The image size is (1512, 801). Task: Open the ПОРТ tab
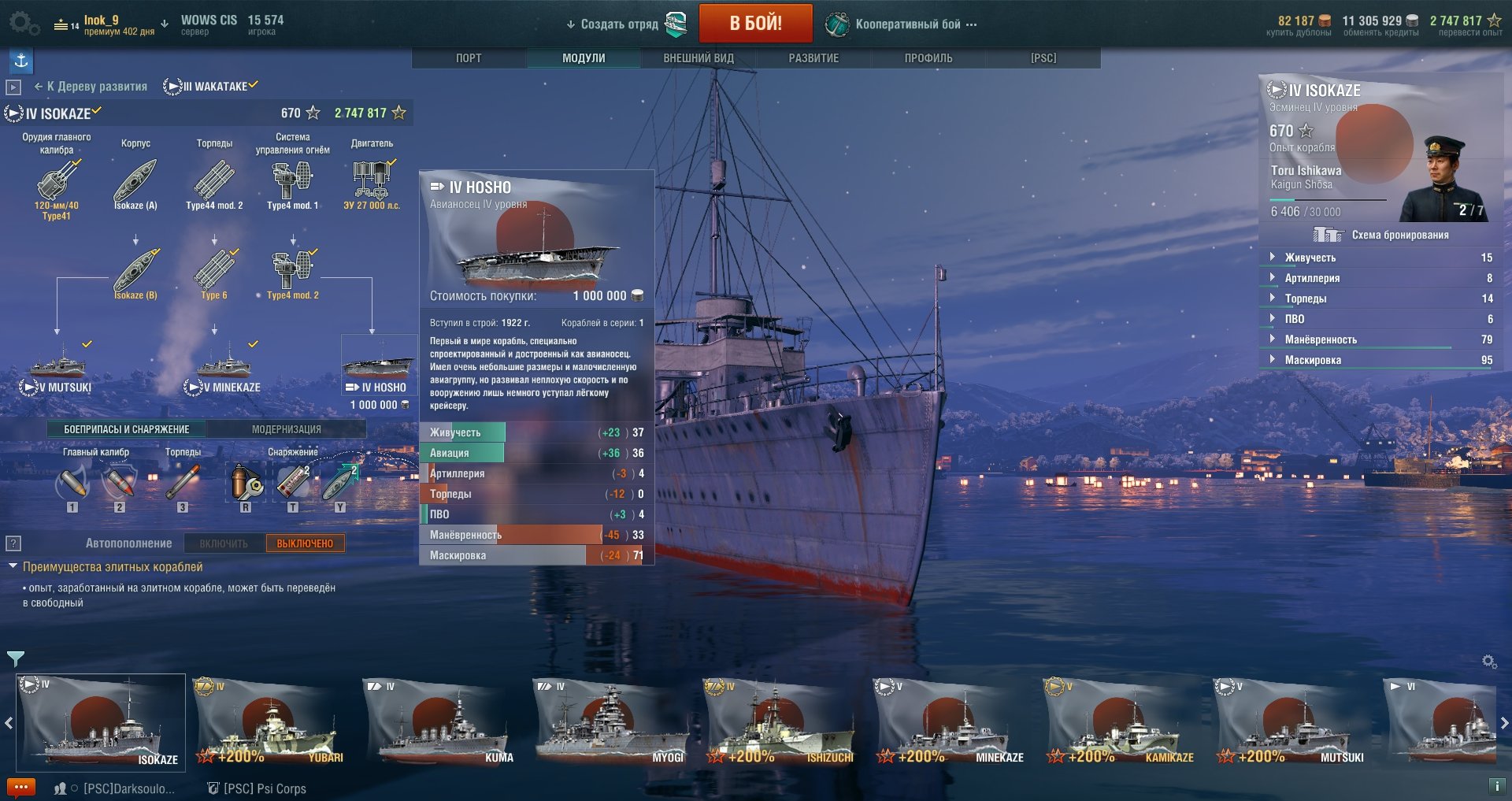click(469, 58)
